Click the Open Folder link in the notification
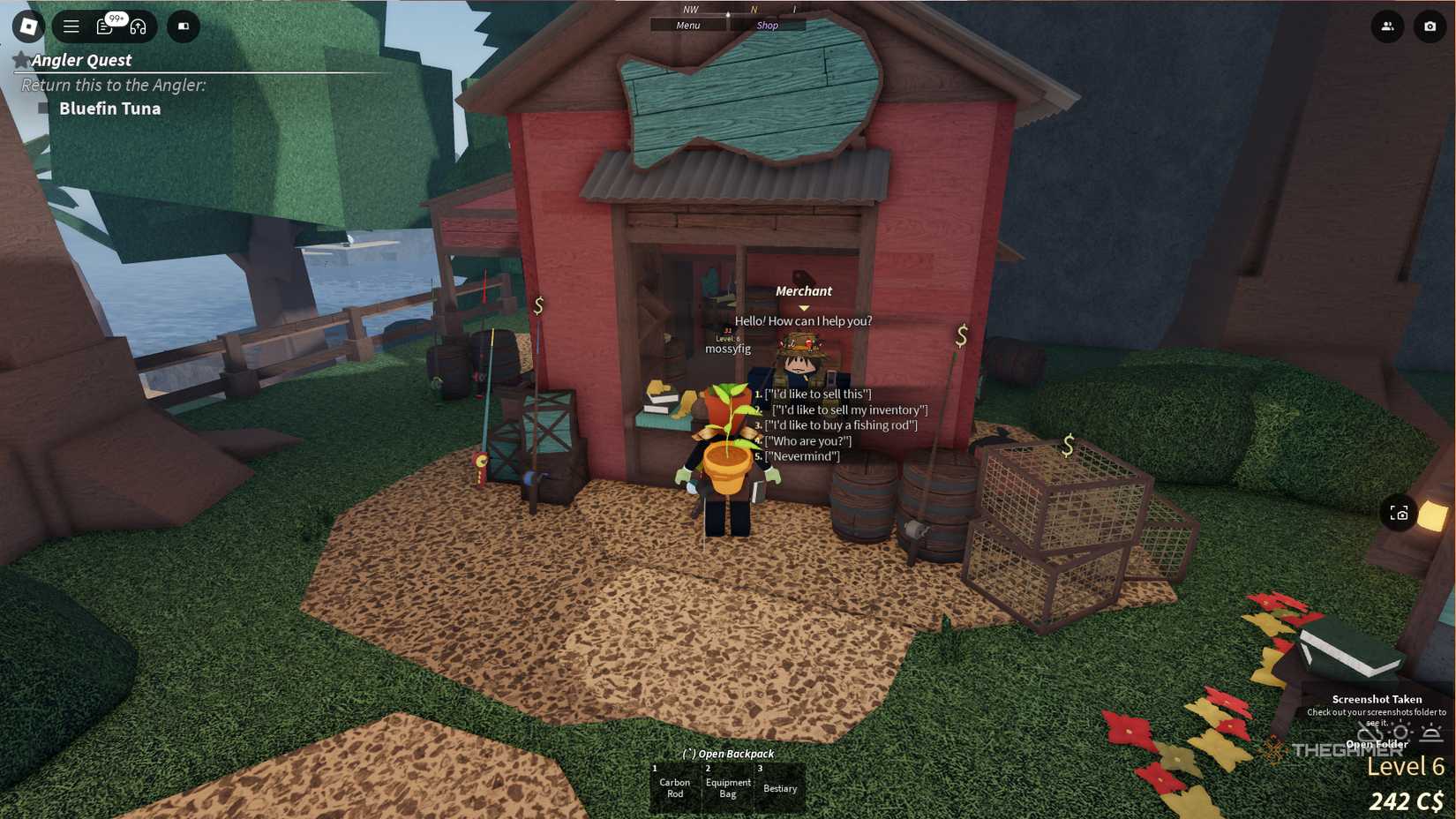This screenshot has width=1456, height=819. click(x=1378, y=742)
